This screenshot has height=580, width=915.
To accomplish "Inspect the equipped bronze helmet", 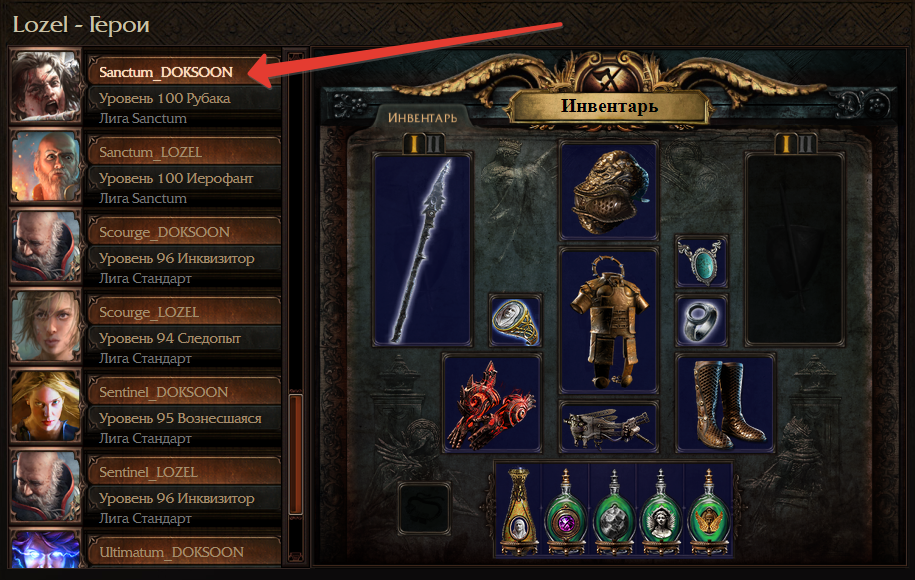I will 608,192.
